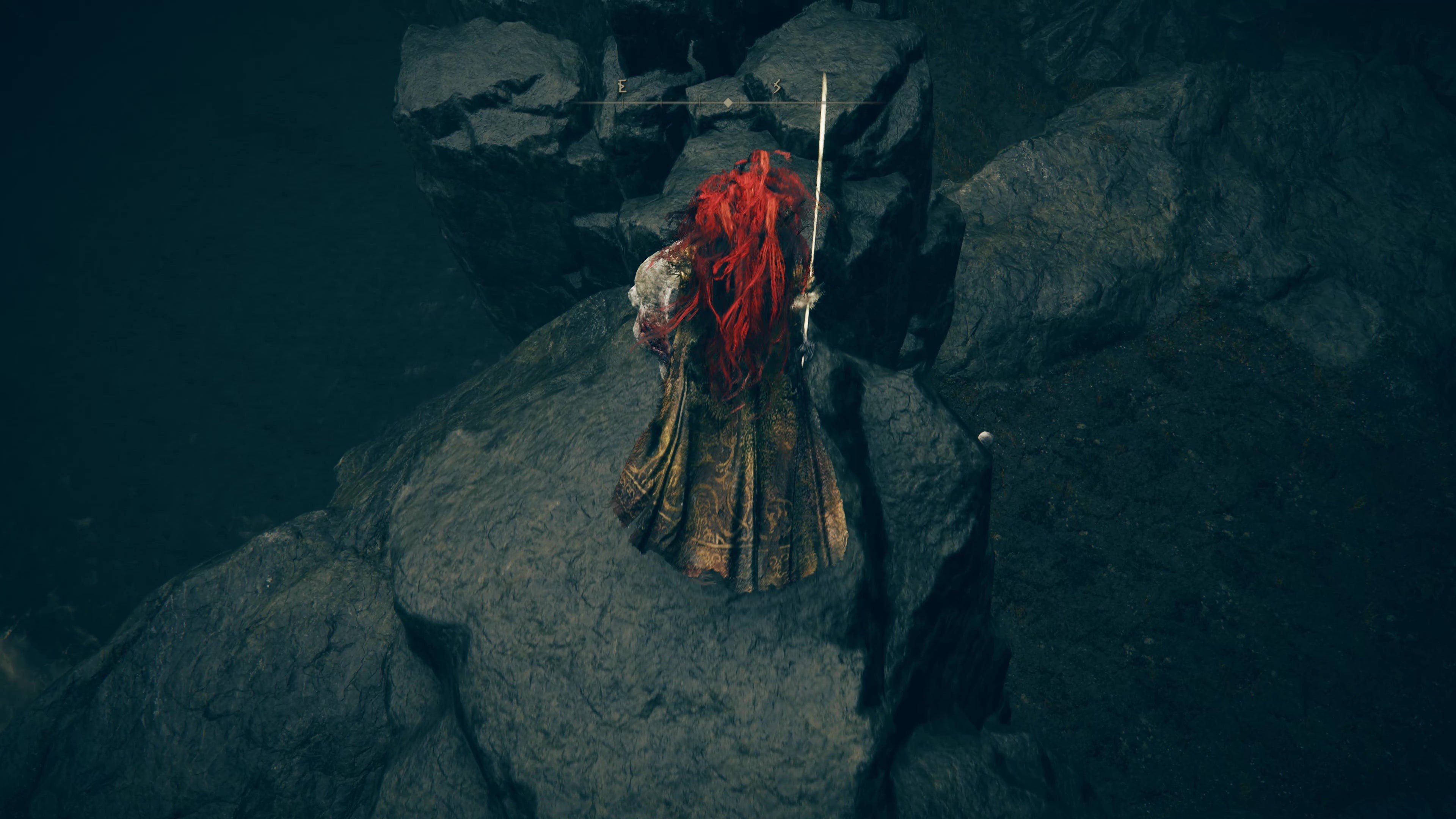
Task: Click the compass bar's center diamond marker
Action: coord(728,103)
